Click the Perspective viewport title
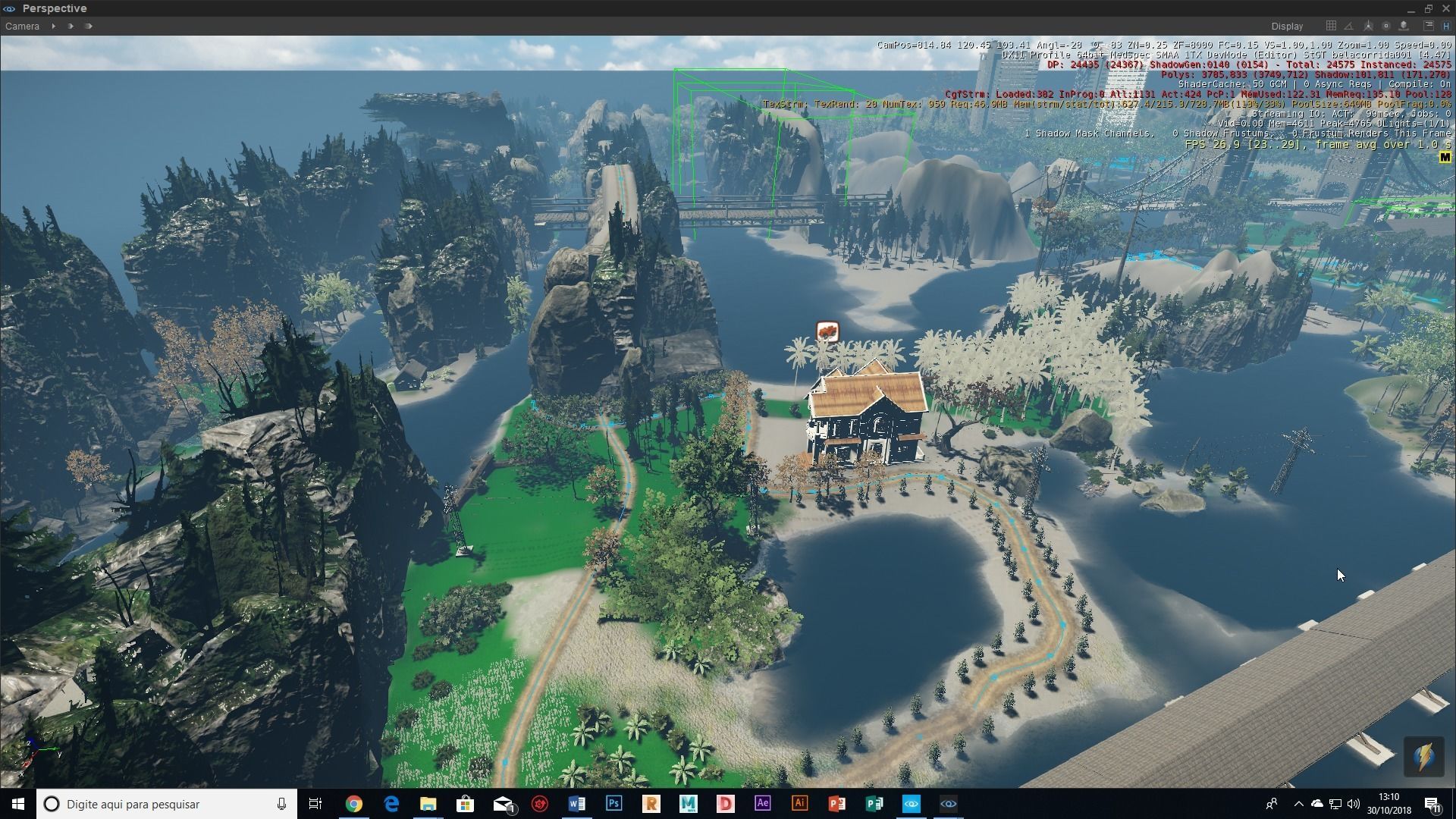 [x=55, y=8]
